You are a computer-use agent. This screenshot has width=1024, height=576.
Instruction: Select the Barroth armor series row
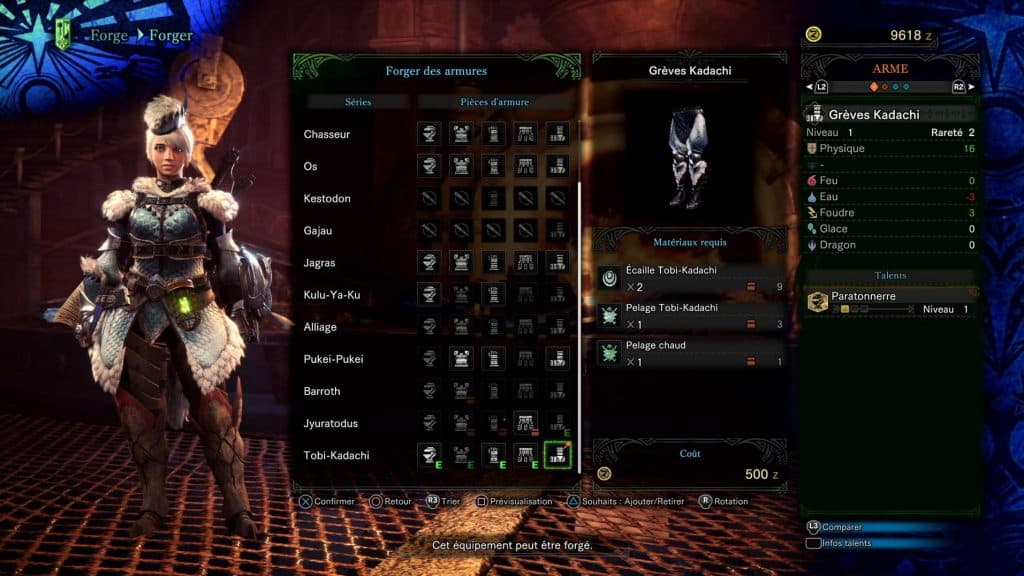322,391
